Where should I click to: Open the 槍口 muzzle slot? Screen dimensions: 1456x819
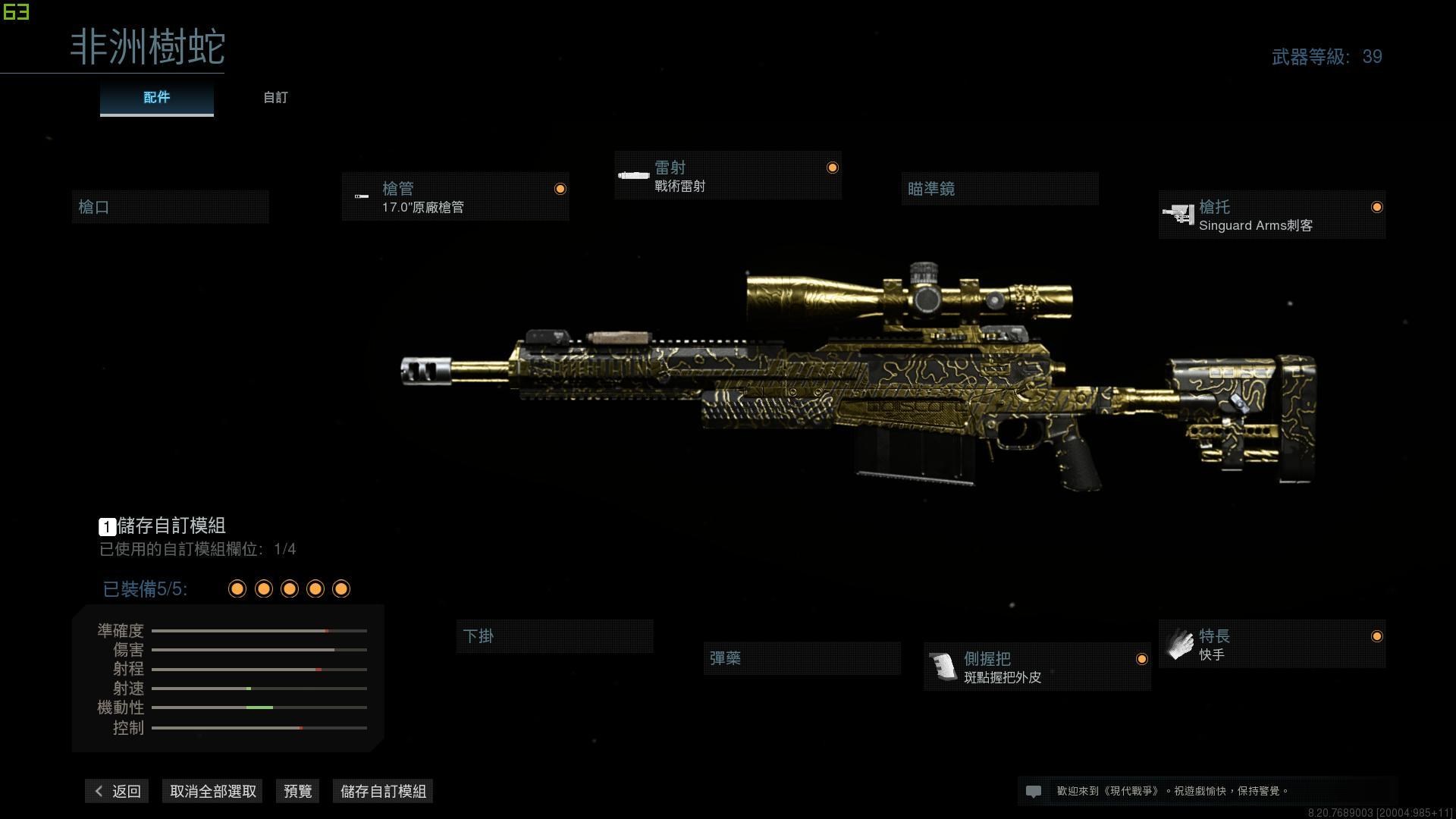coord(170,206)
